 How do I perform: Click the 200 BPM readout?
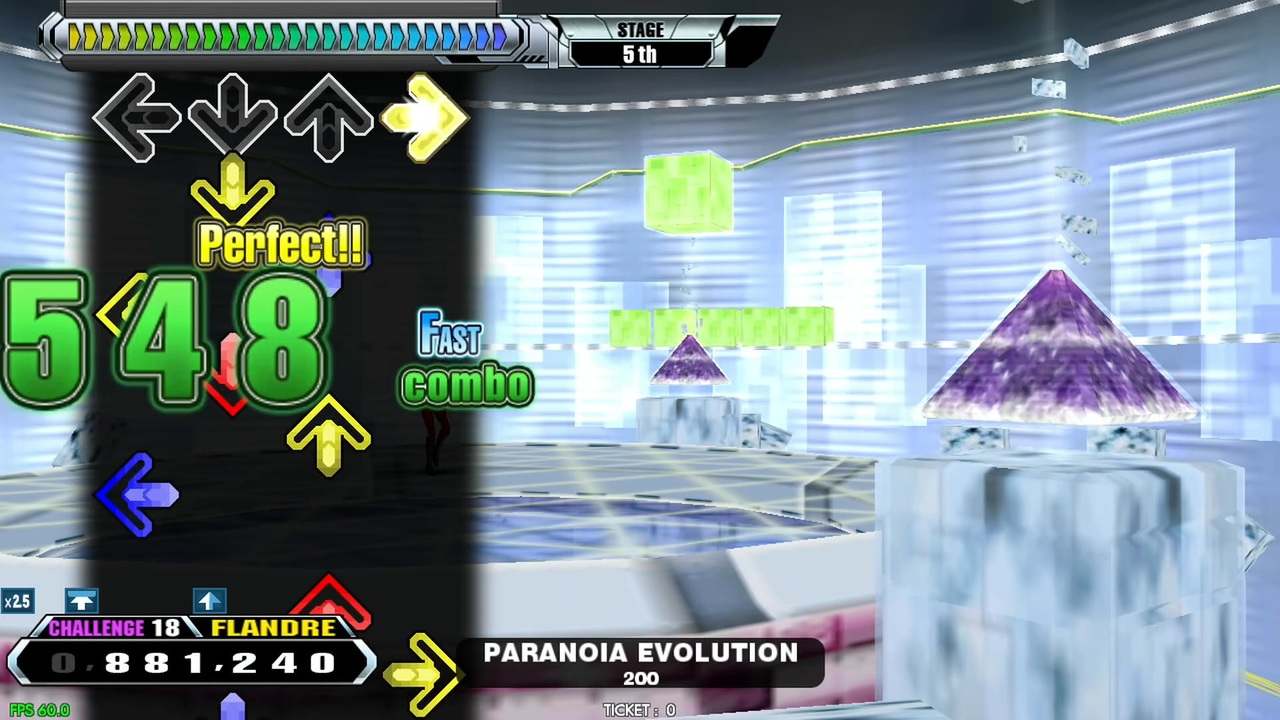(640, 678)
